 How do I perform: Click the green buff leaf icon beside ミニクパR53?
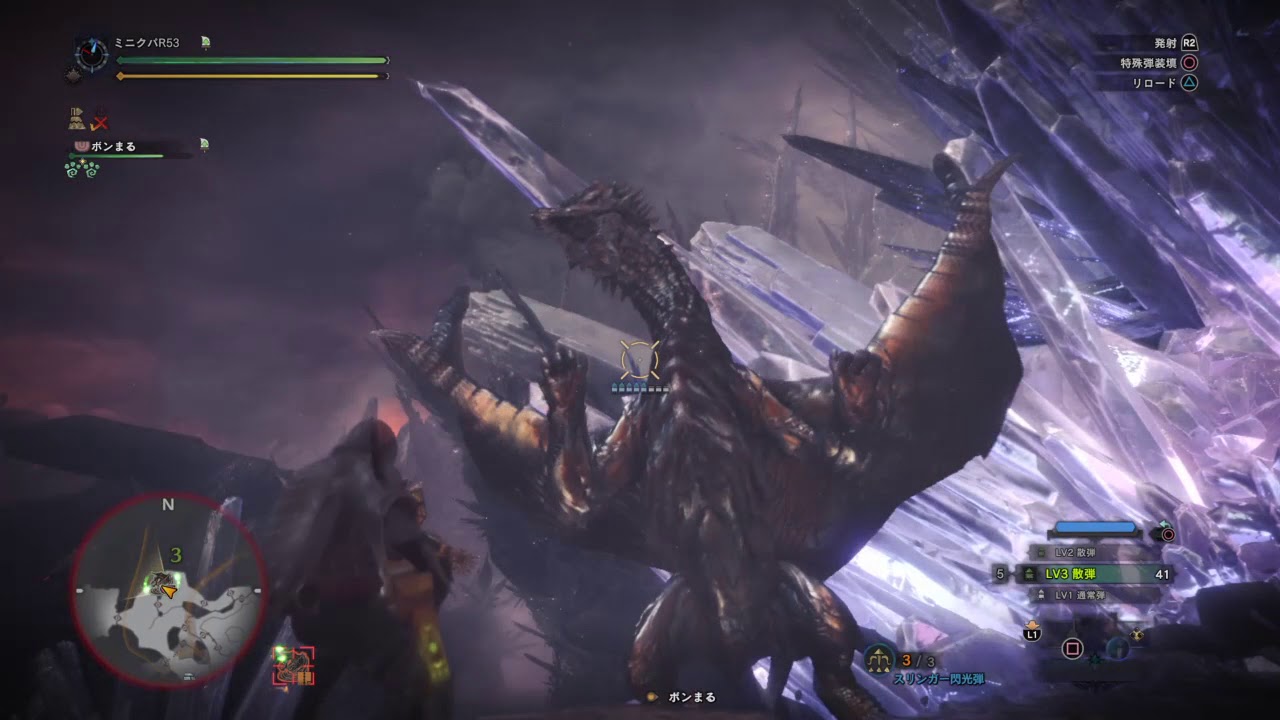(x=205, y=42)
